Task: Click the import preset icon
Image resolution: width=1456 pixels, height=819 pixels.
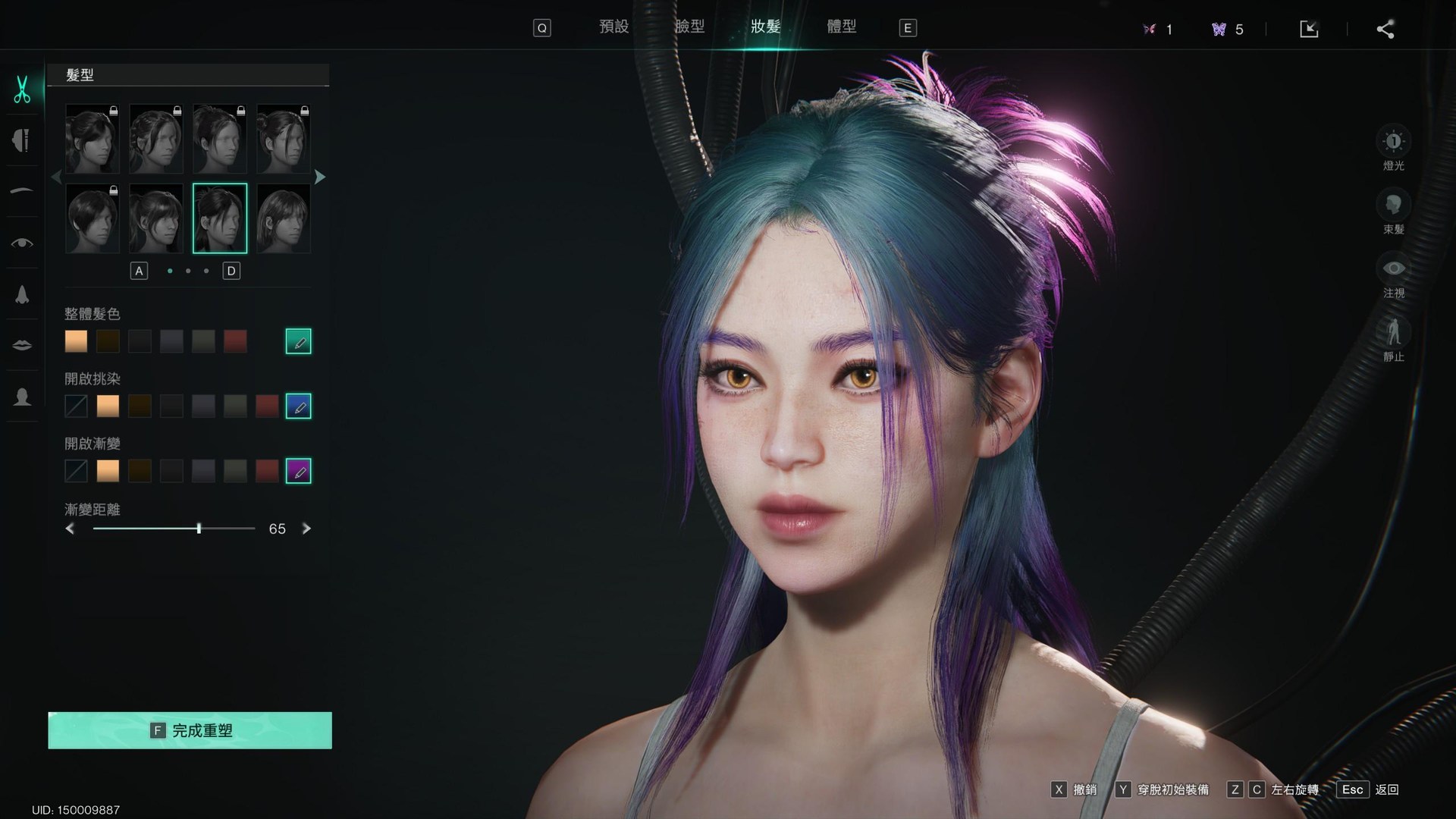Action: coord(1309,30)
